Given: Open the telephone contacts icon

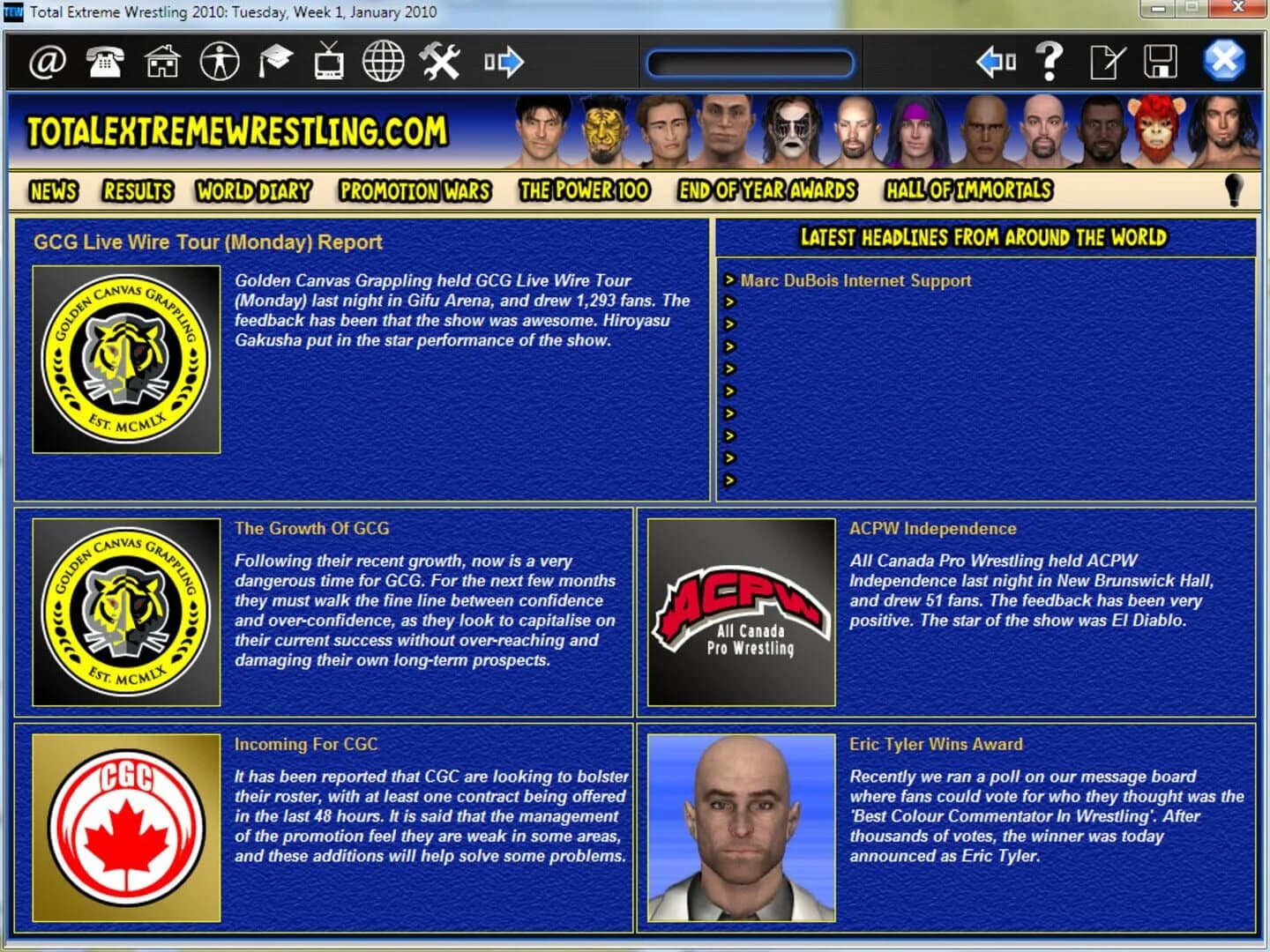Looking at the screenshot, I should [x=104, y=62].
